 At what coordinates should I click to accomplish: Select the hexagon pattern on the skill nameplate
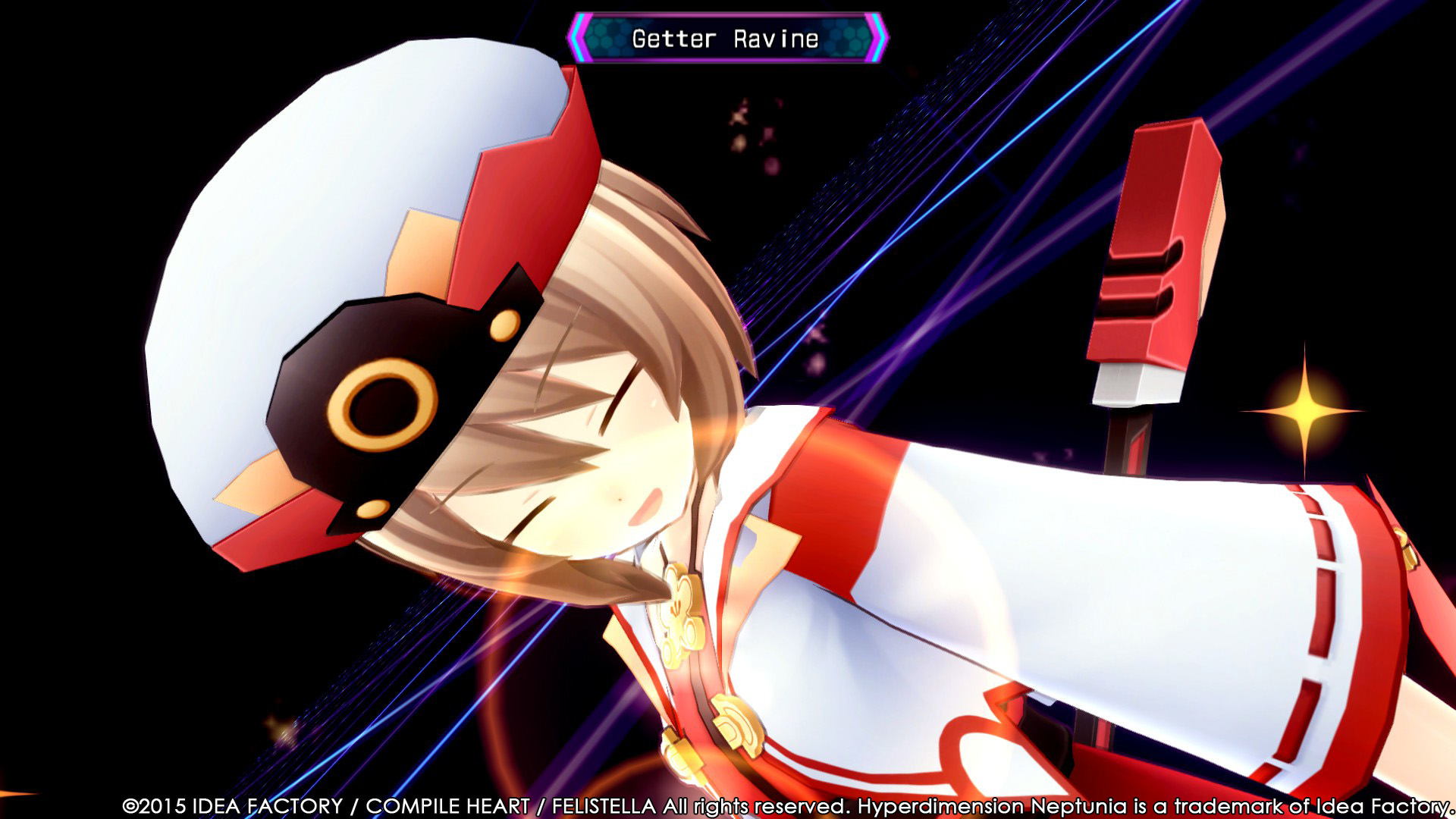(607, 35)
